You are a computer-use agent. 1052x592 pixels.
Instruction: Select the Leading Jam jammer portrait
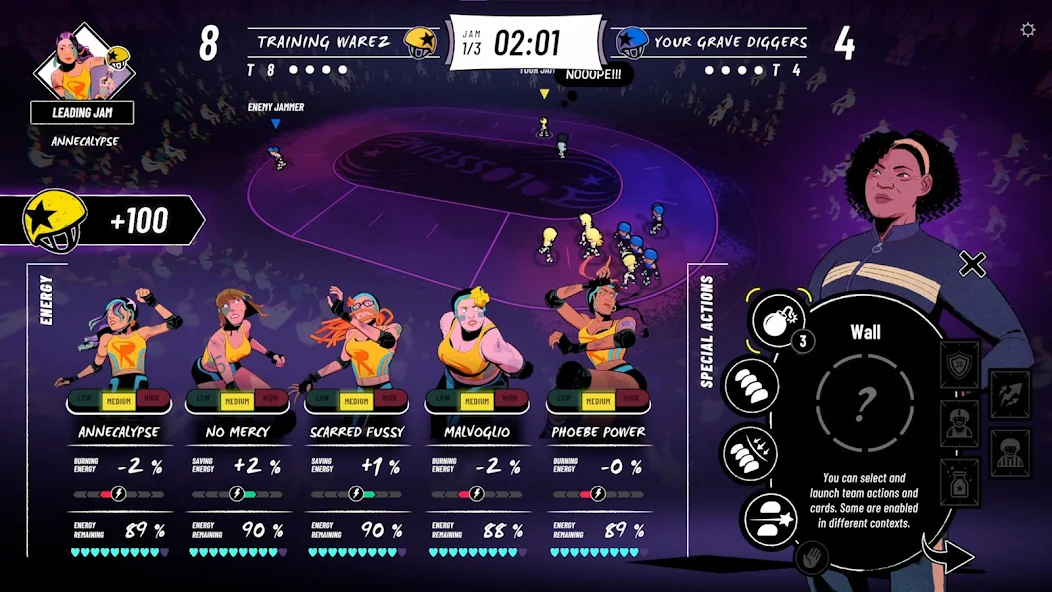[x=84, y=68]
